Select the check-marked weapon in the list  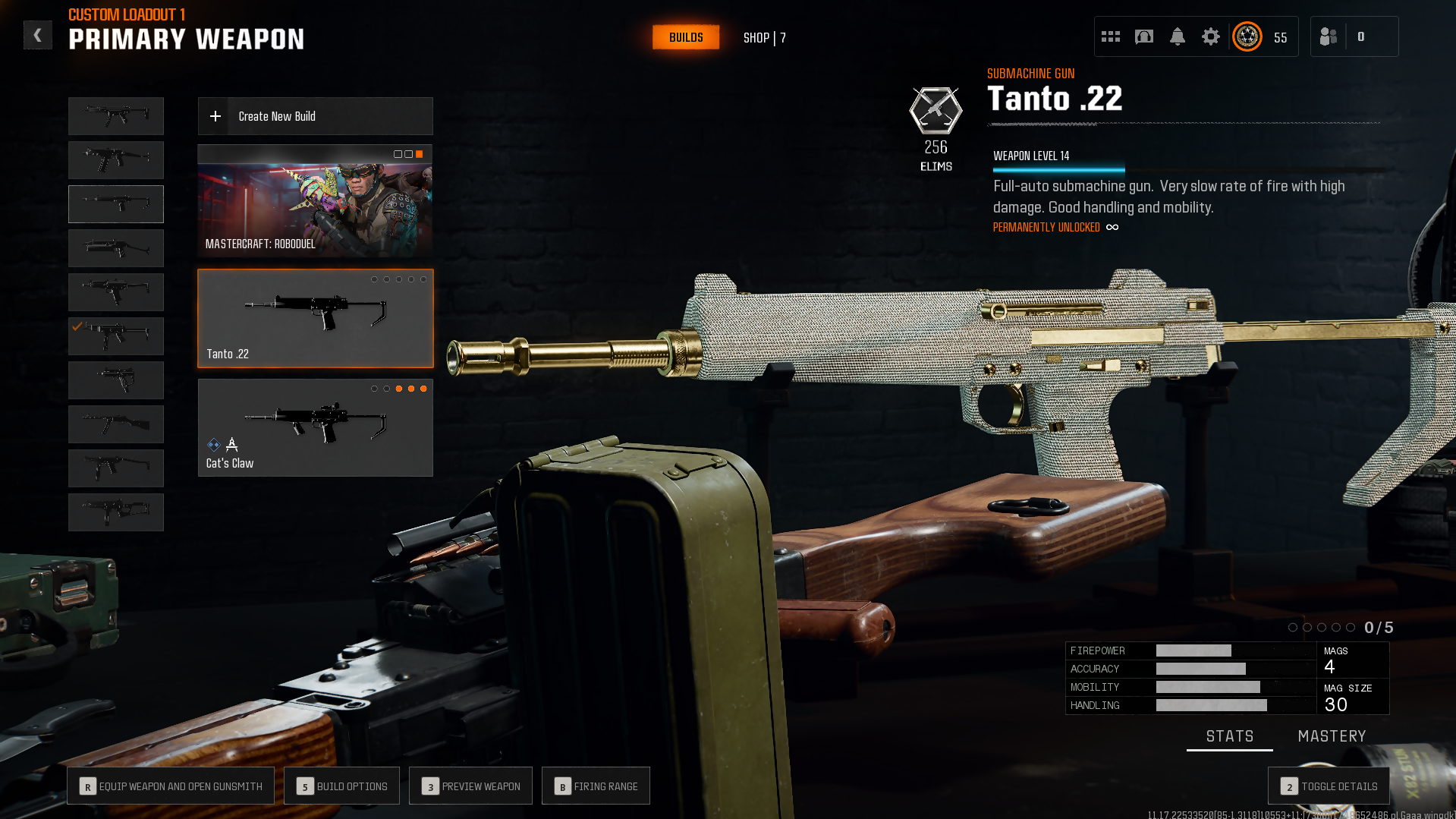tap(116, 336)
